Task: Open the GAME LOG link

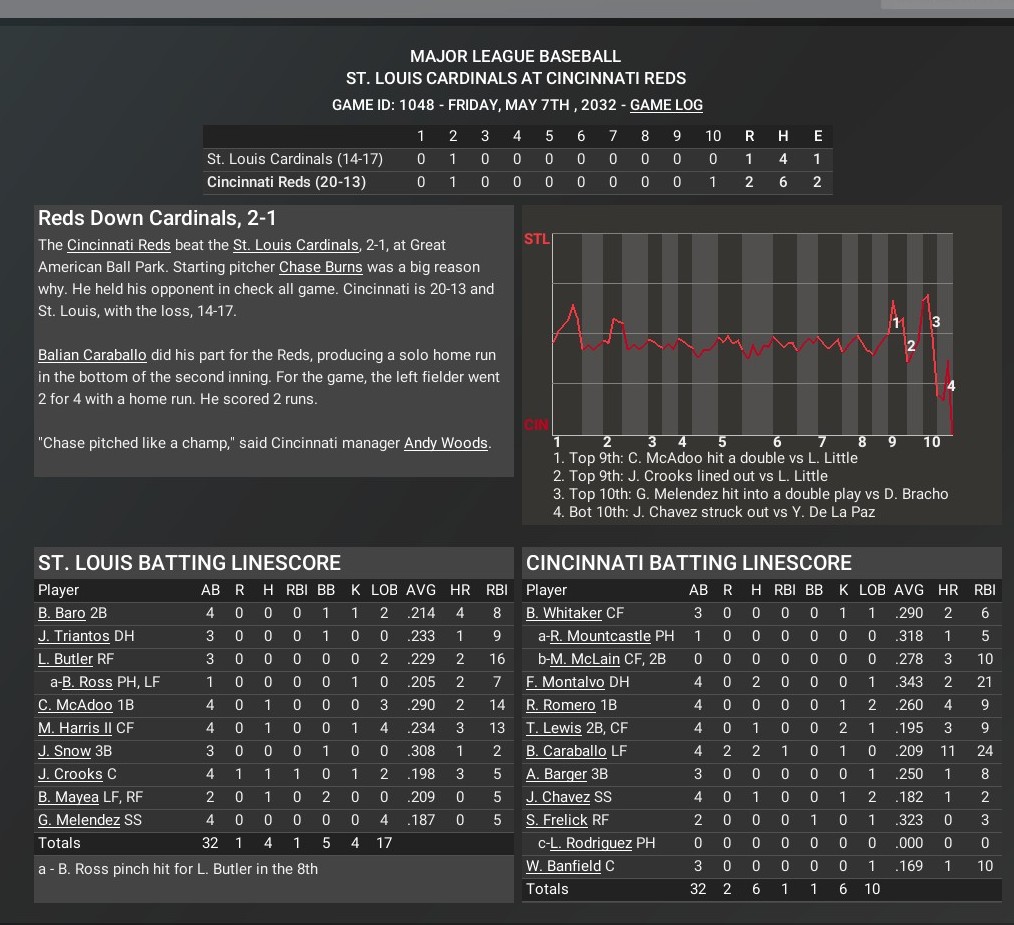Action: point(666,105)
